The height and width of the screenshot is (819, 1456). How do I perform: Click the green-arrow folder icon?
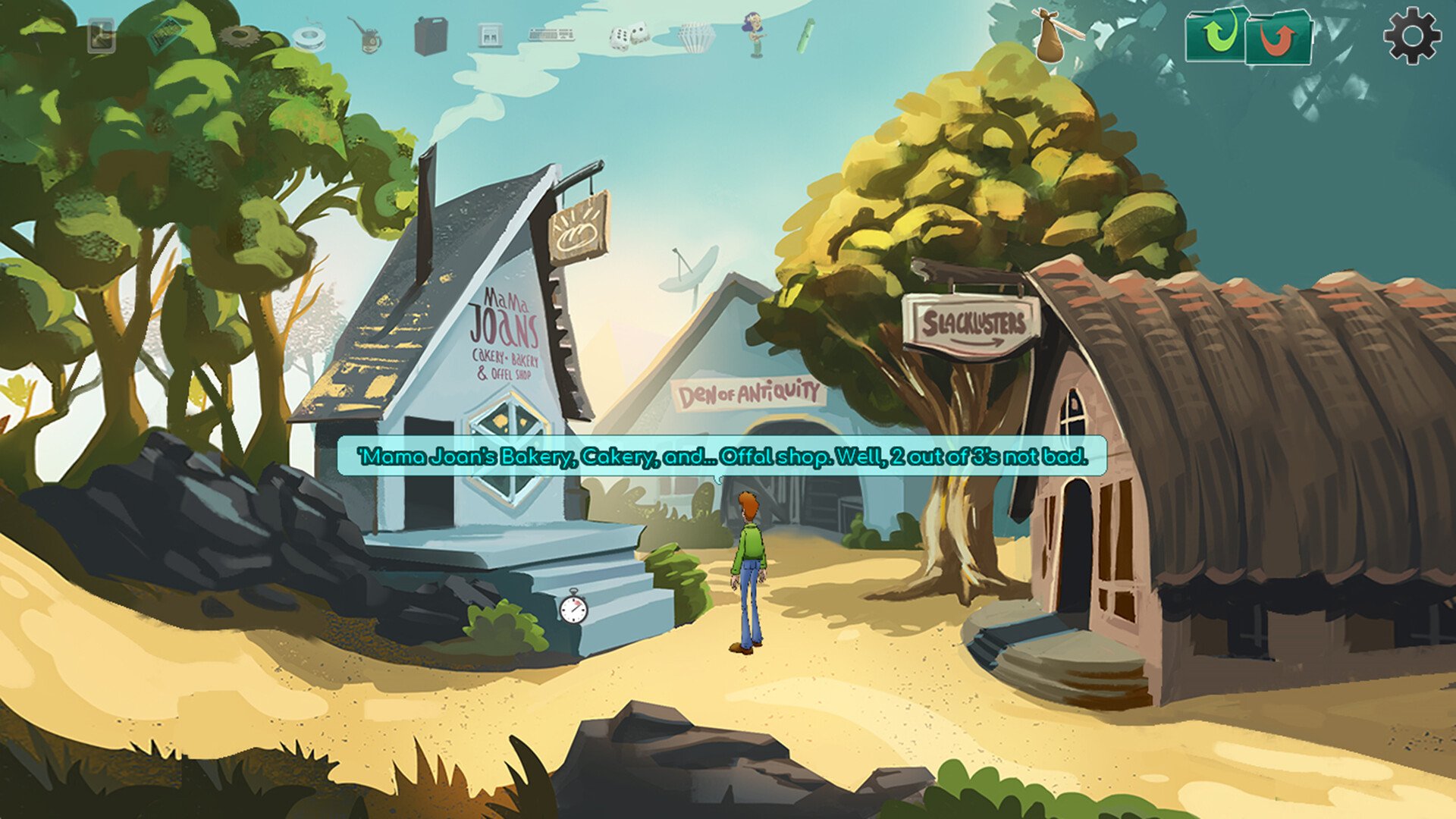(1216, 35)
